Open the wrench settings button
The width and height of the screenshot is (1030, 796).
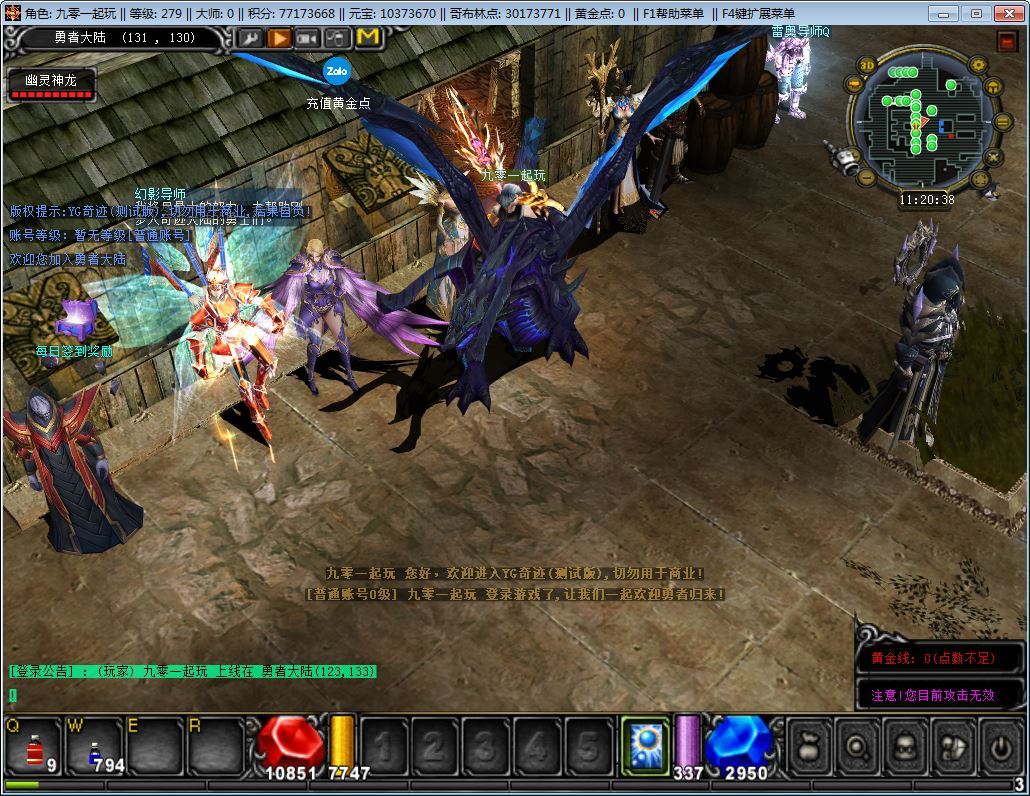[x=249, y=38]
